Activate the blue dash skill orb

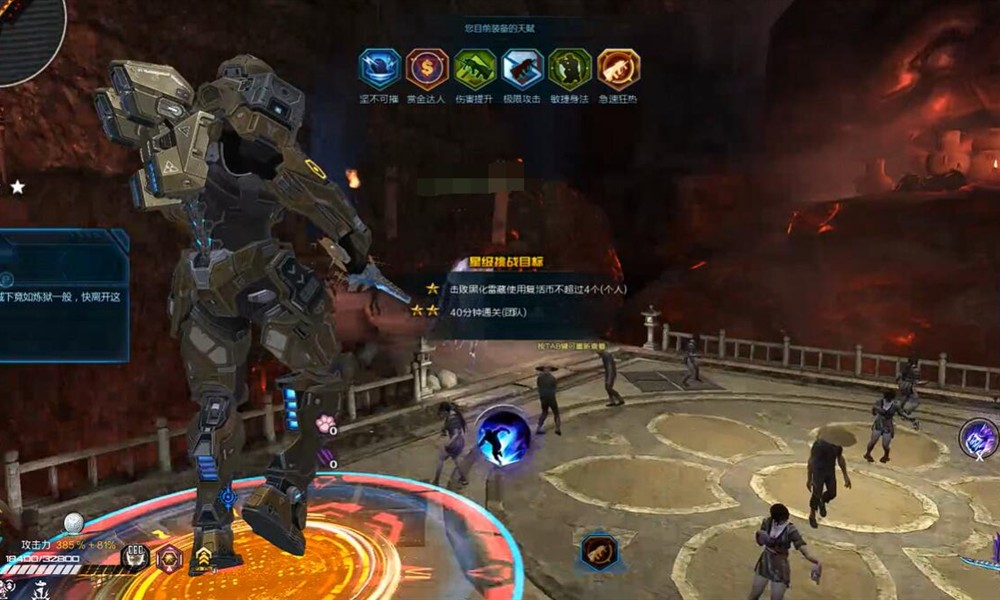tap(502, 437)
